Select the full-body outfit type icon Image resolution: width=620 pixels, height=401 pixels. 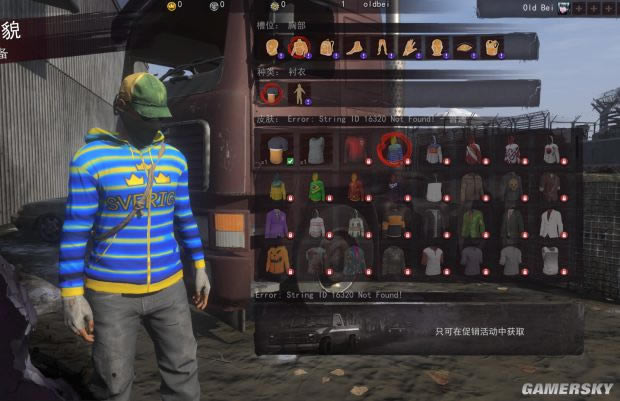click(x=299, y=94)
